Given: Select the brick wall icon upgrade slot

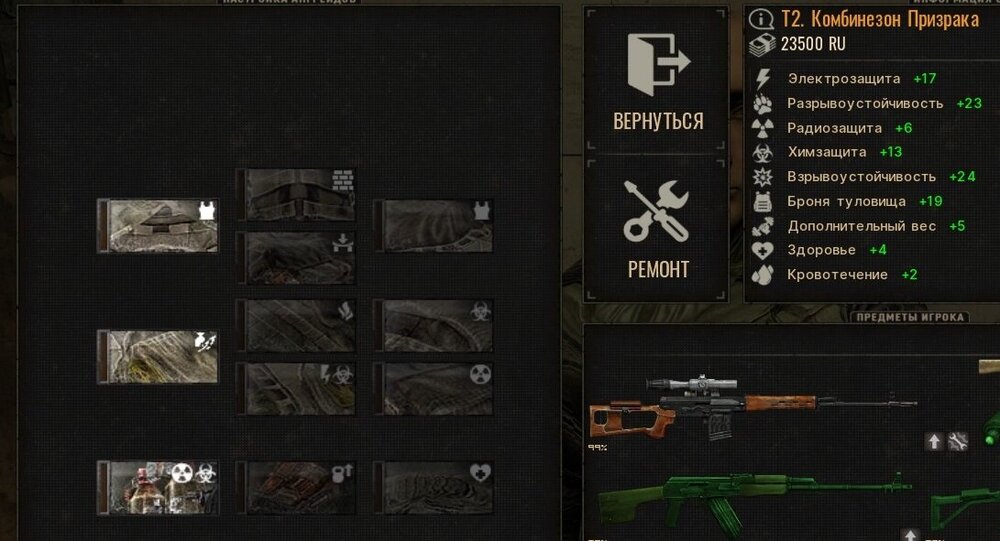Looking at the screenshot, I should pos(297,194).
